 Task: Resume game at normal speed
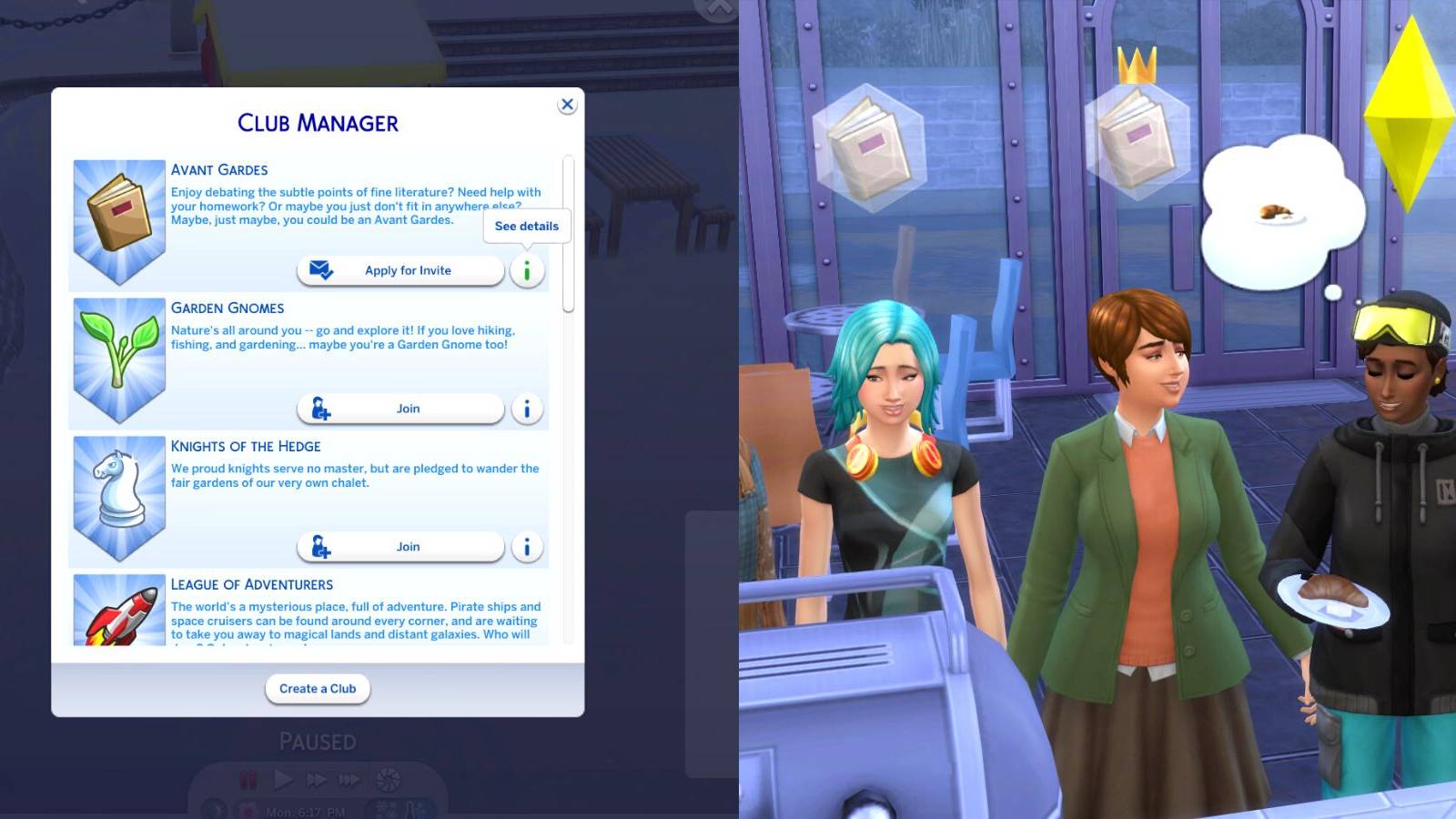coord(283,779)
